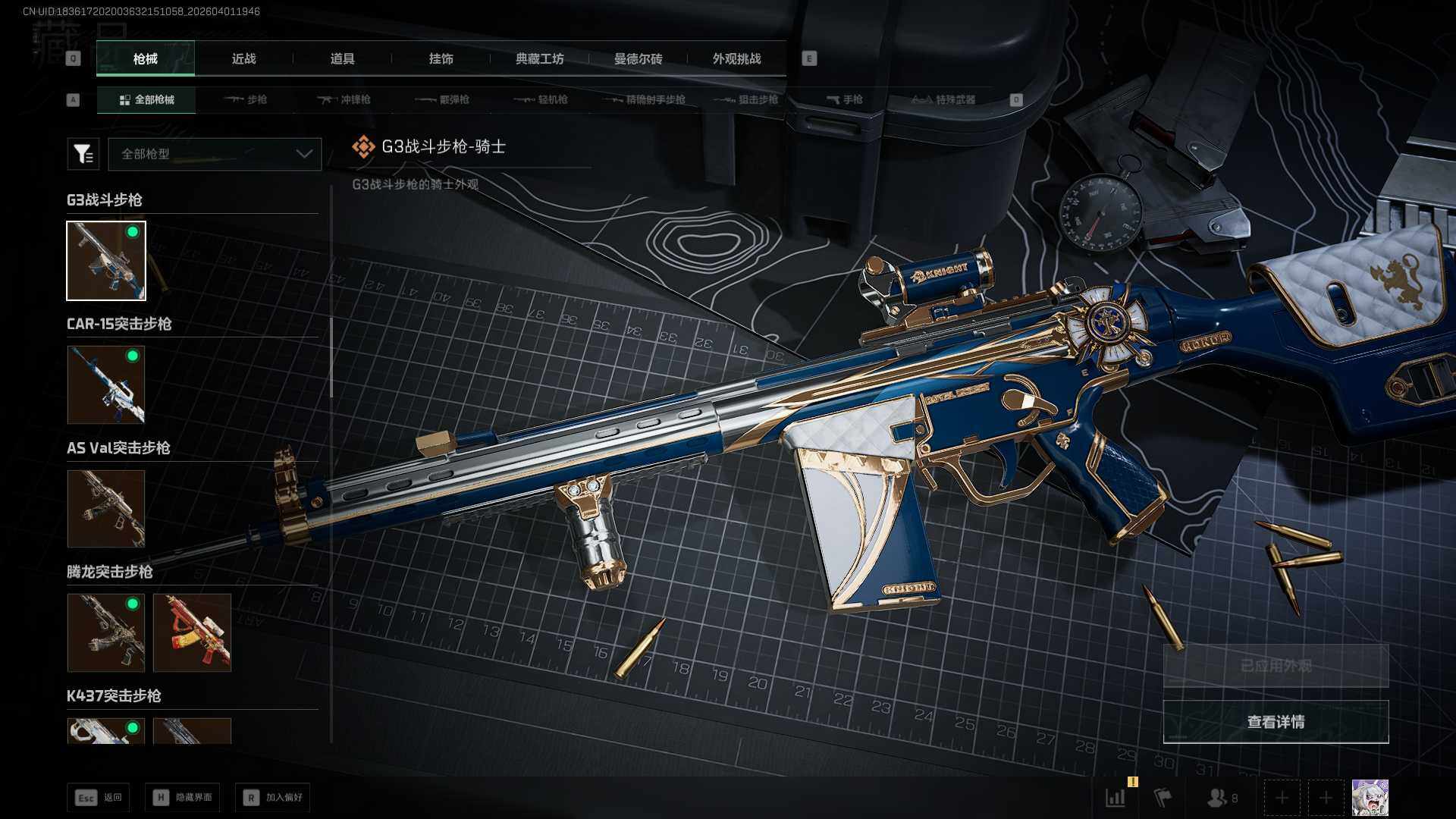Click the 查看详情 view details button

(1276, 722)
